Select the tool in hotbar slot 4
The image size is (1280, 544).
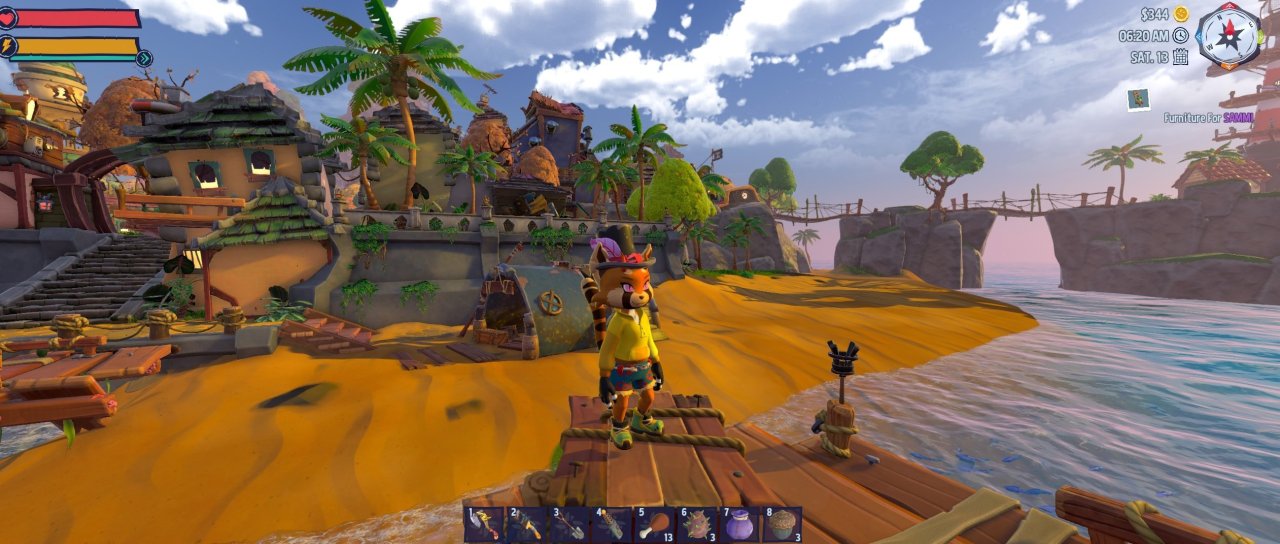point(612,525)
